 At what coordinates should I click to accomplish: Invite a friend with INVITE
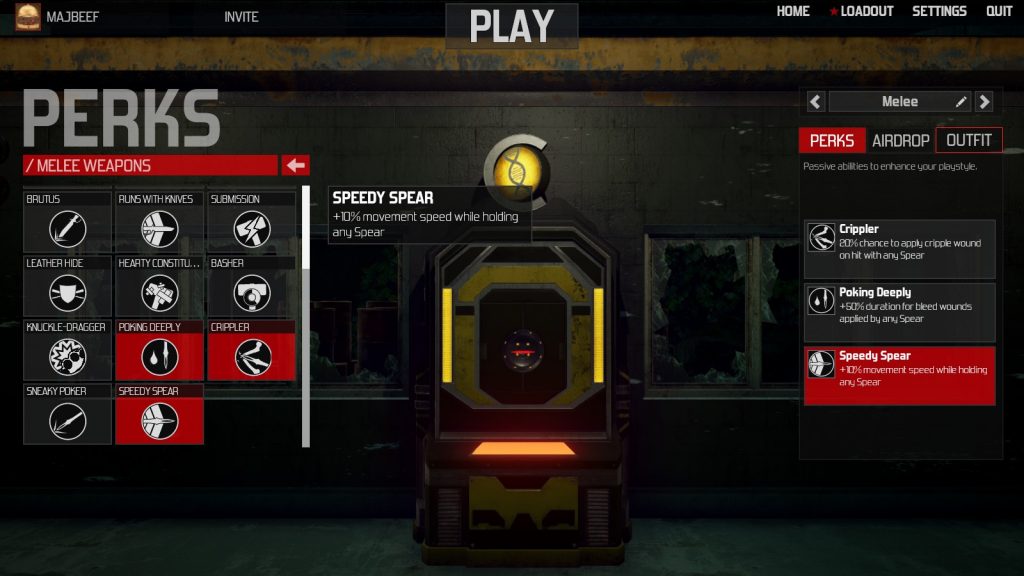pos(241,17)
